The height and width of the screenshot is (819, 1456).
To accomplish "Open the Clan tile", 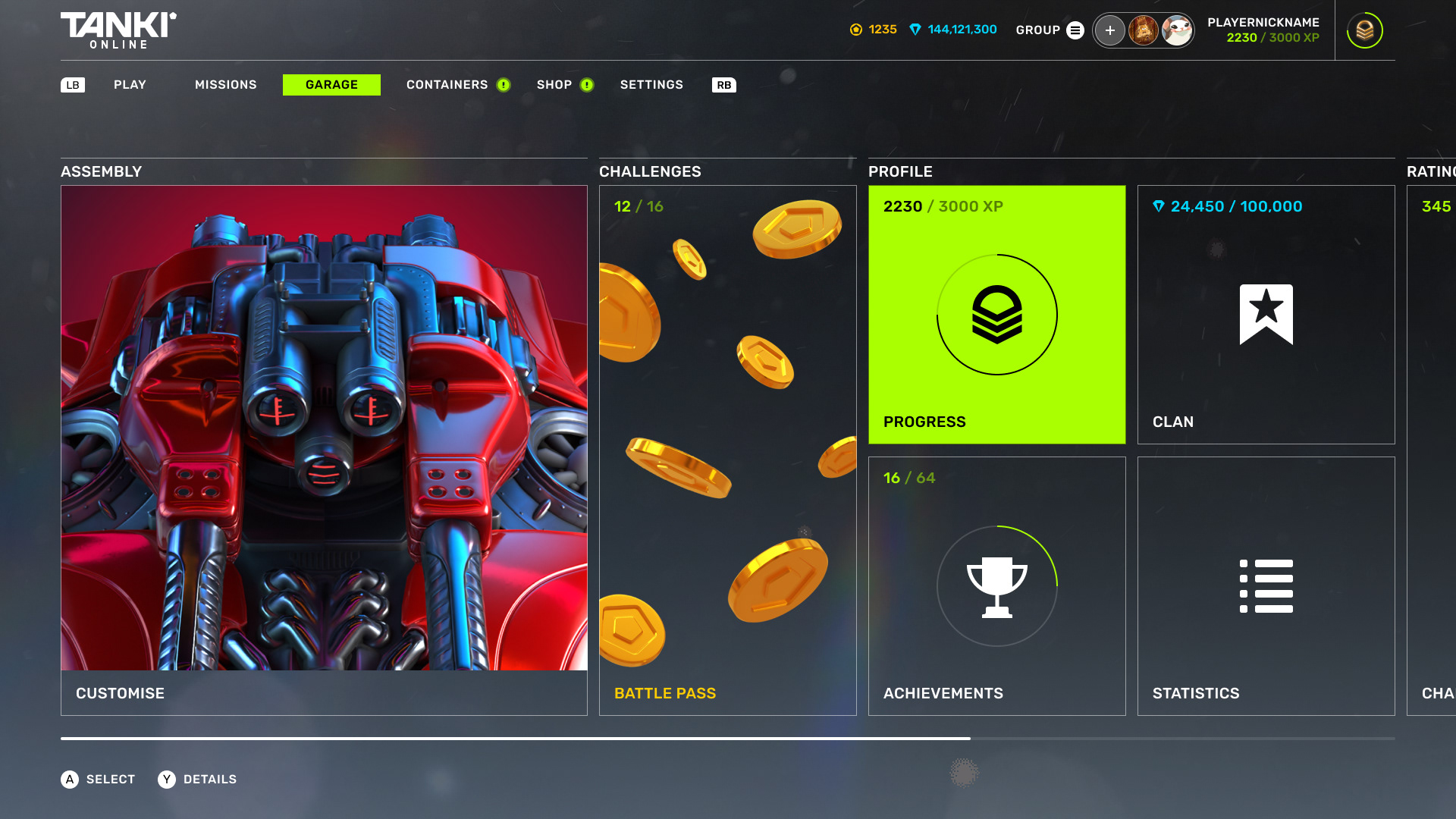I will coord(1266,315).
